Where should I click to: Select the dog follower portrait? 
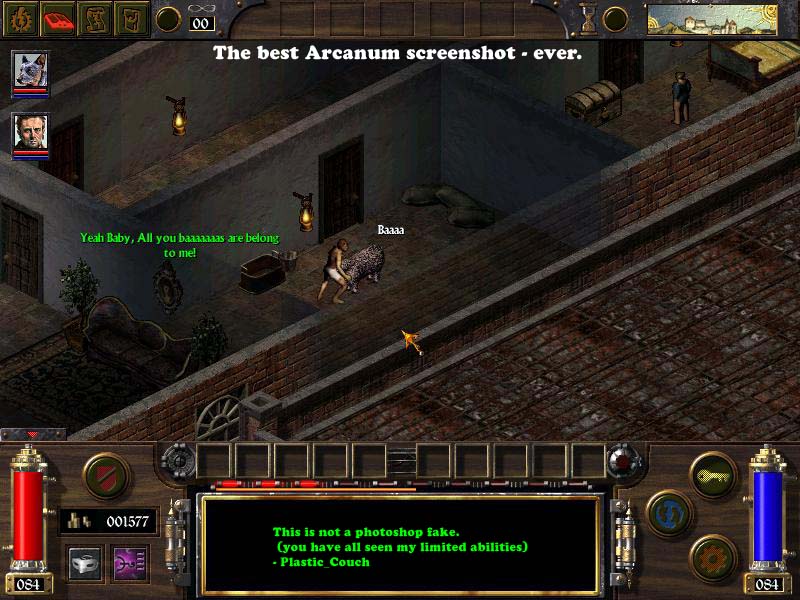(x=30, y=72)
